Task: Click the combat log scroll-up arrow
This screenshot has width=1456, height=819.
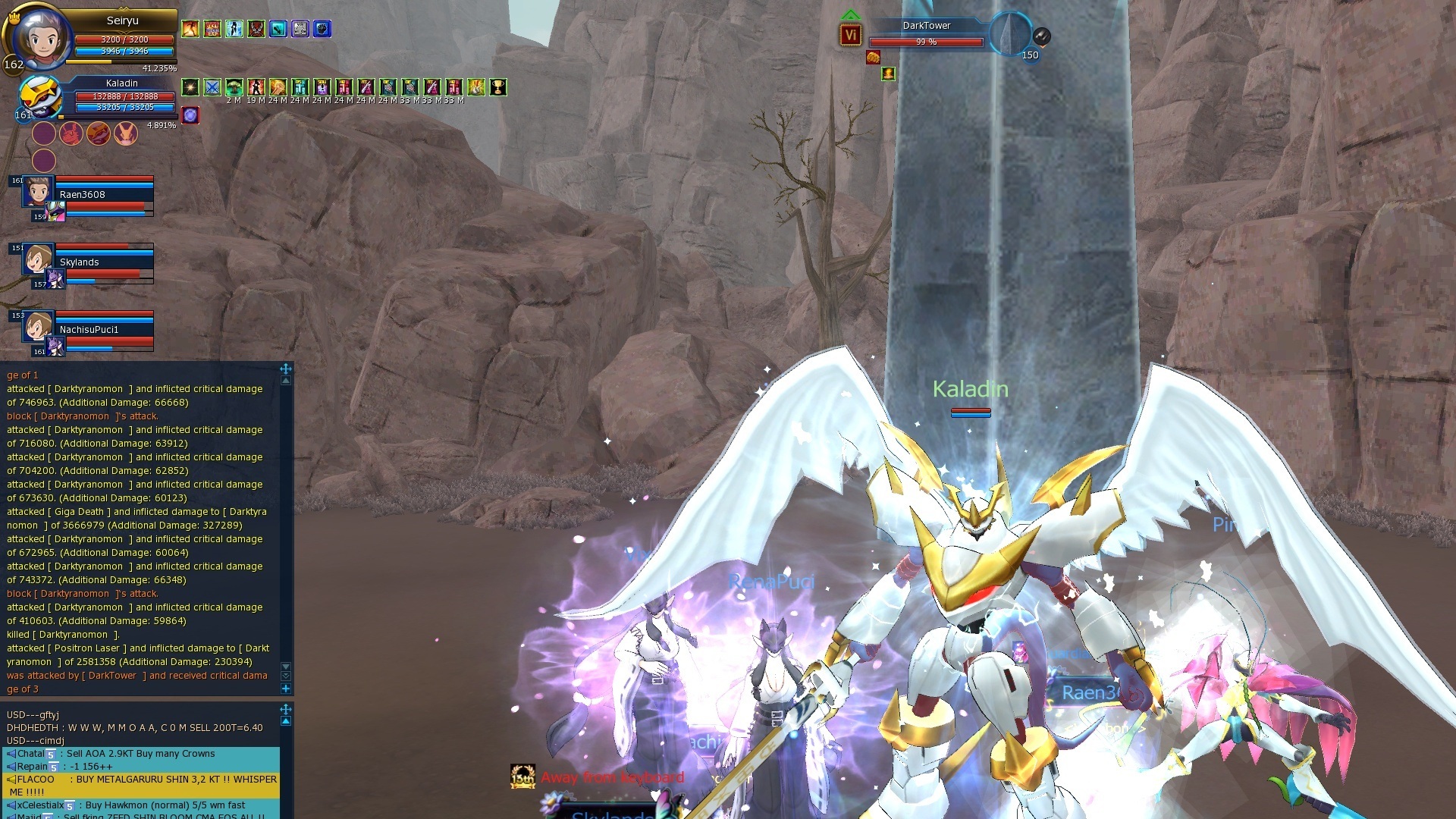Action: pos(286,381)
